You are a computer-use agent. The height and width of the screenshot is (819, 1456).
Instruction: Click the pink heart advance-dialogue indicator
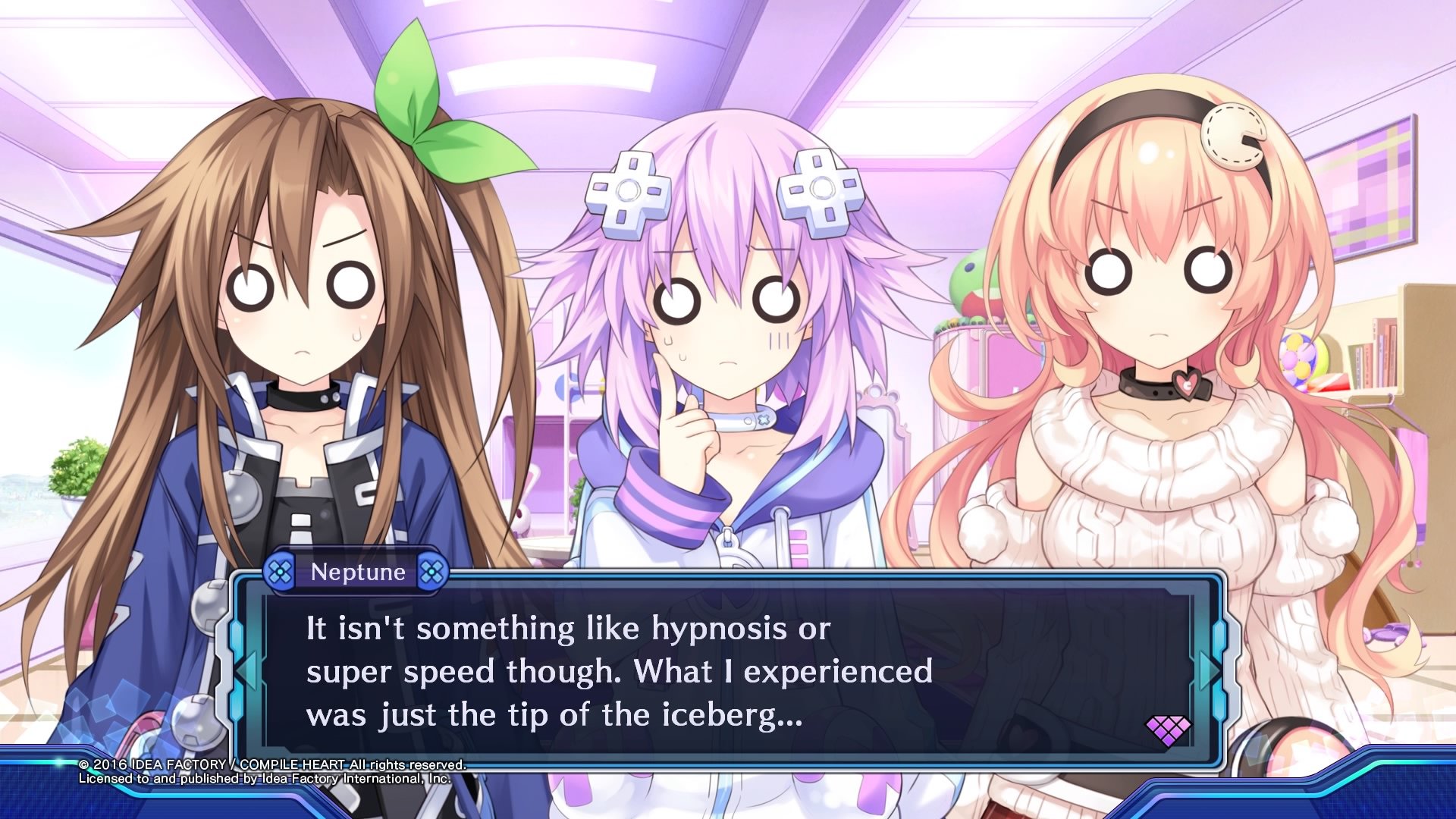coord(1167,730)
